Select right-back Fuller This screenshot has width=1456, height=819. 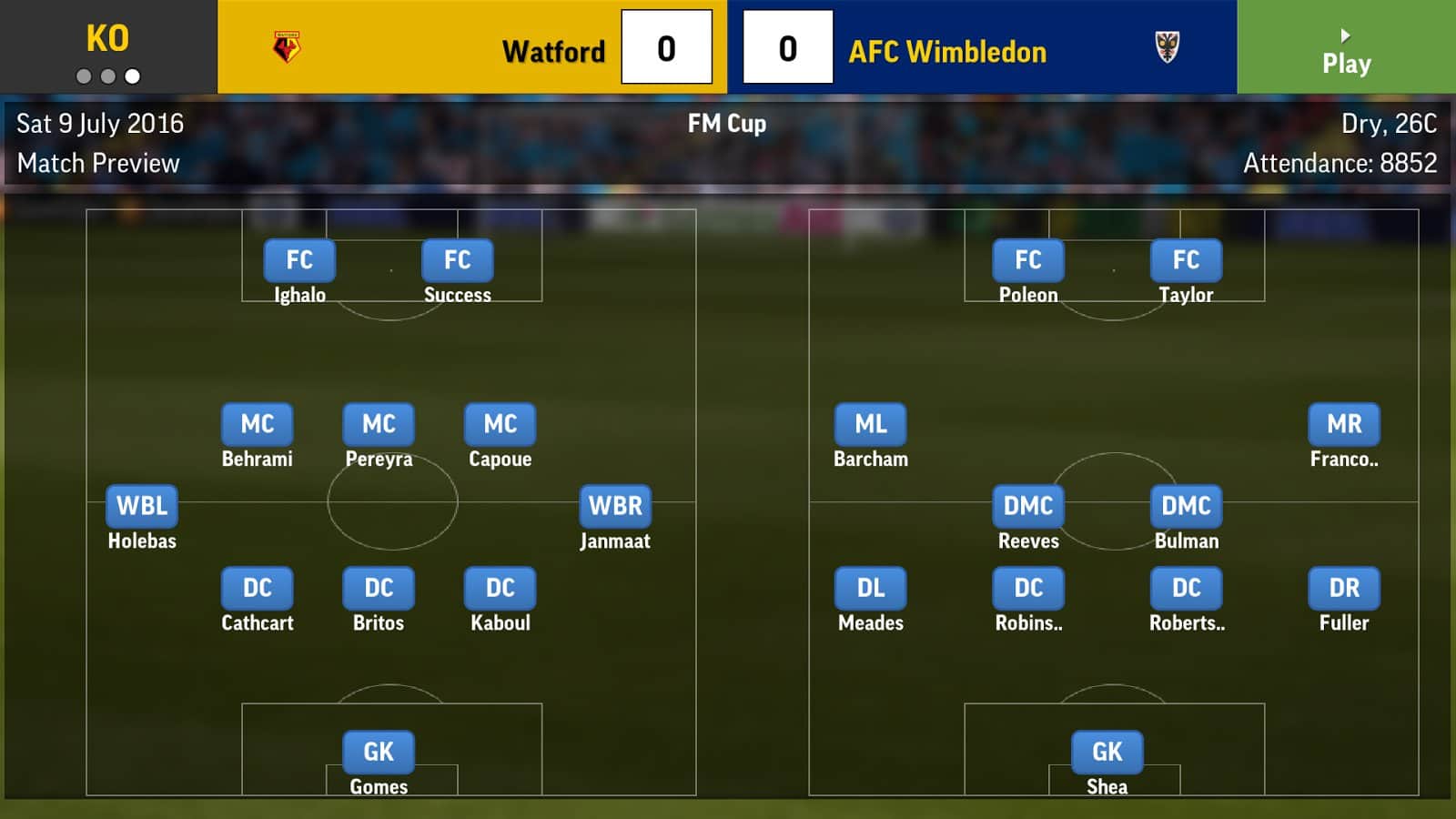(x=1344, y=588)
